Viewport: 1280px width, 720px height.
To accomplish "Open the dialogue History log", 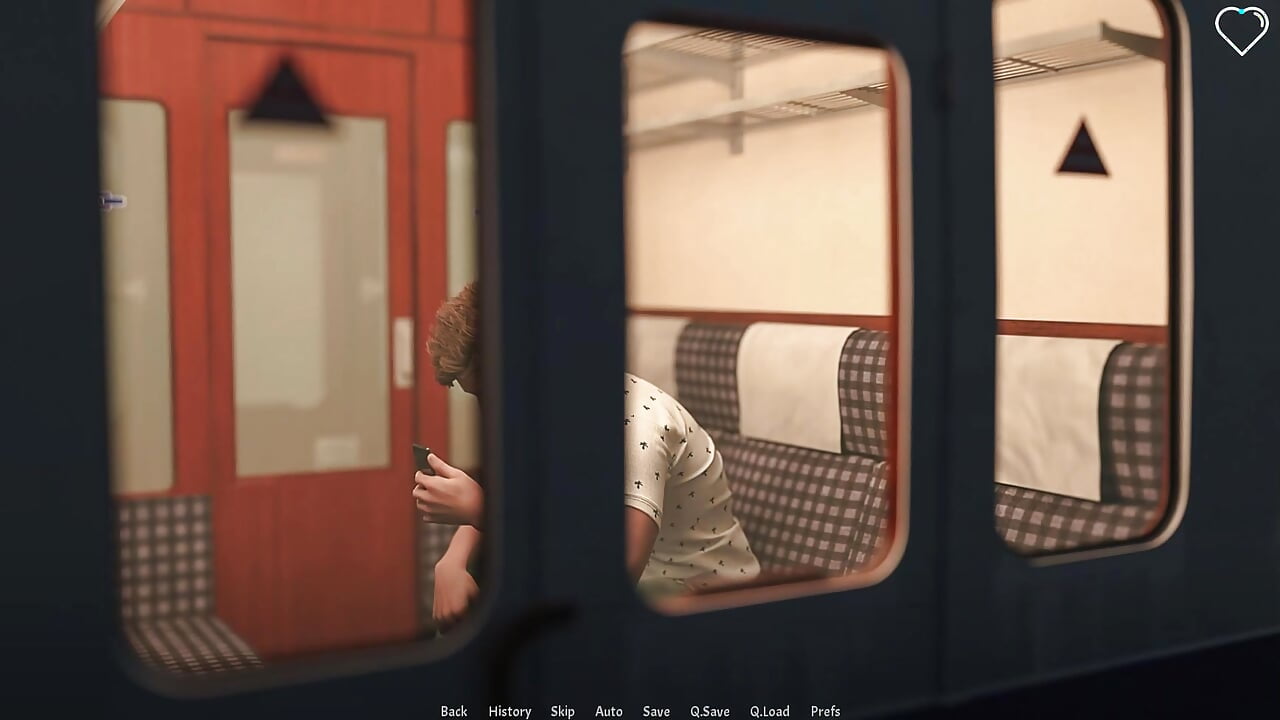I will pyautogui.click(x=509, y=711).
